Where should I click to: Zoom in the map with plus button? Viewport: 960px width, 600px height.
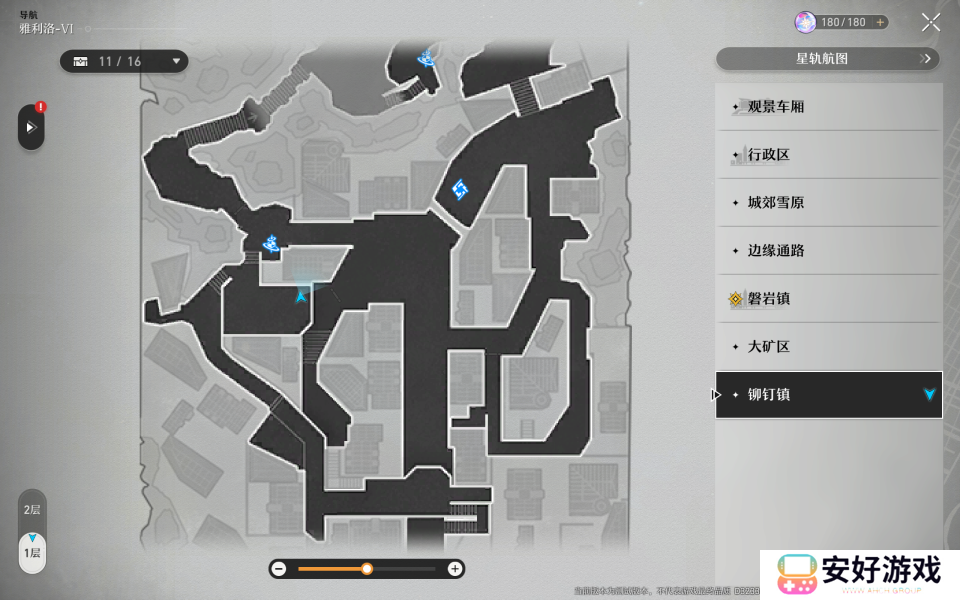coord(455,569)
